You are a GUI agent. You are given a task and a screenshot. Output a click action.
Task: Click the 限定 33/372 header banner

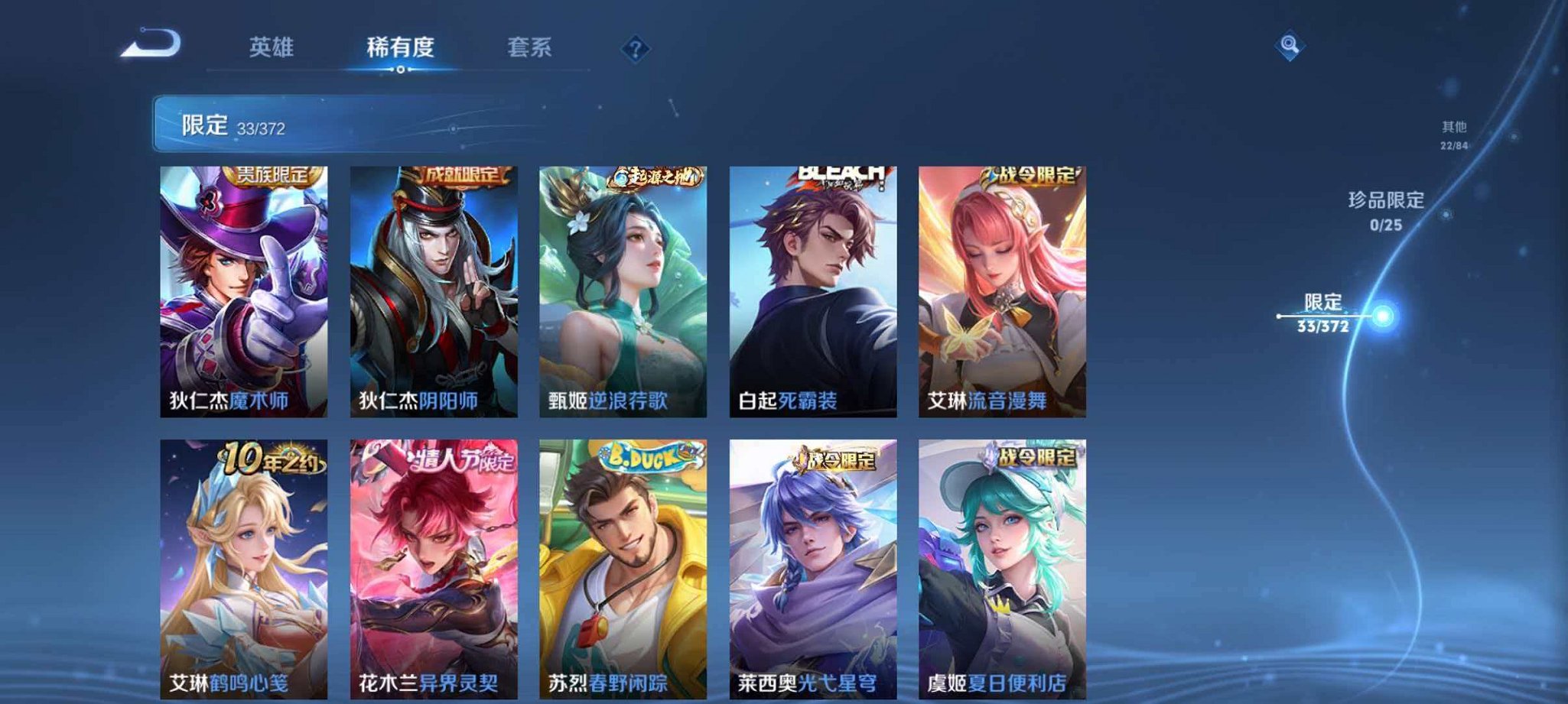point(306,122)
